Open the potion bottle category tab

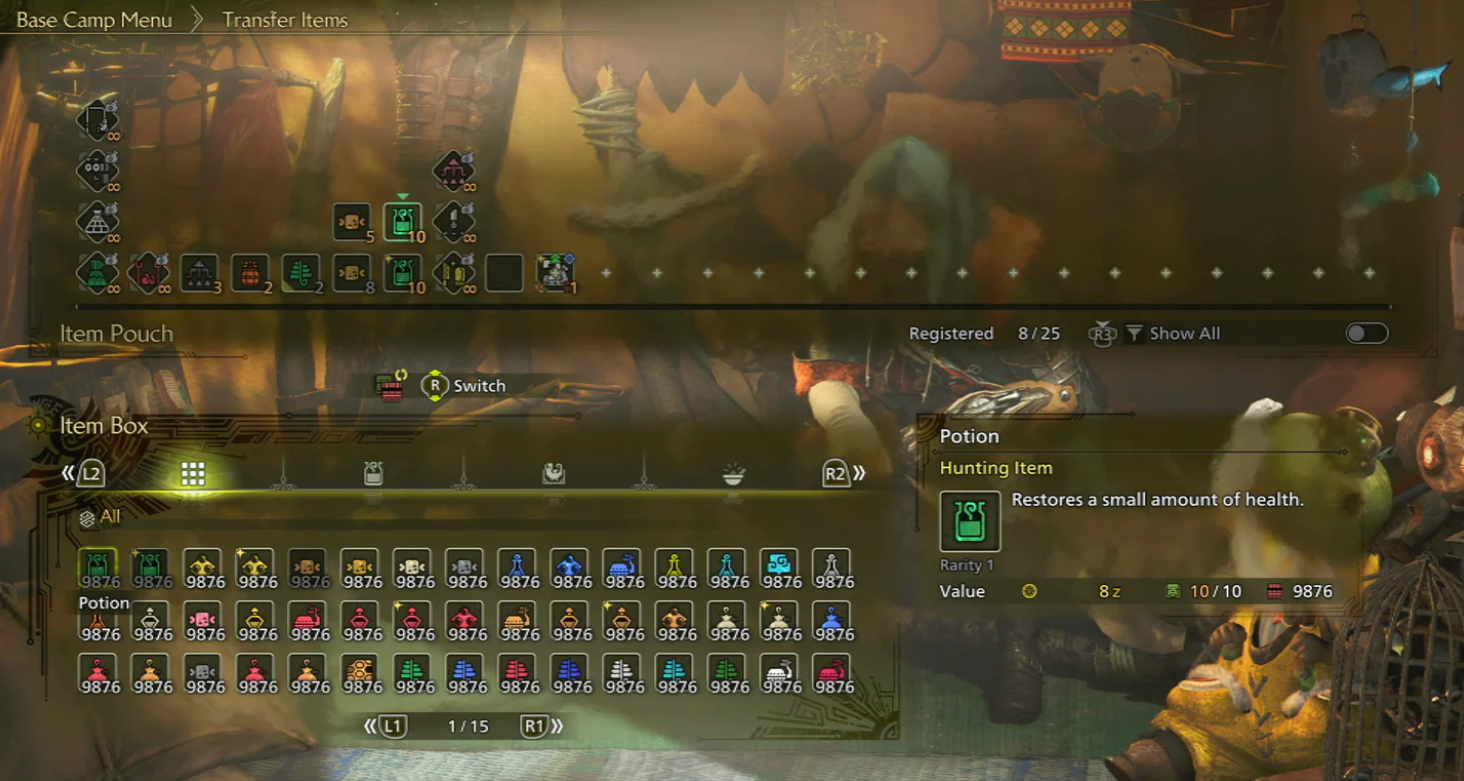point(373,474)
